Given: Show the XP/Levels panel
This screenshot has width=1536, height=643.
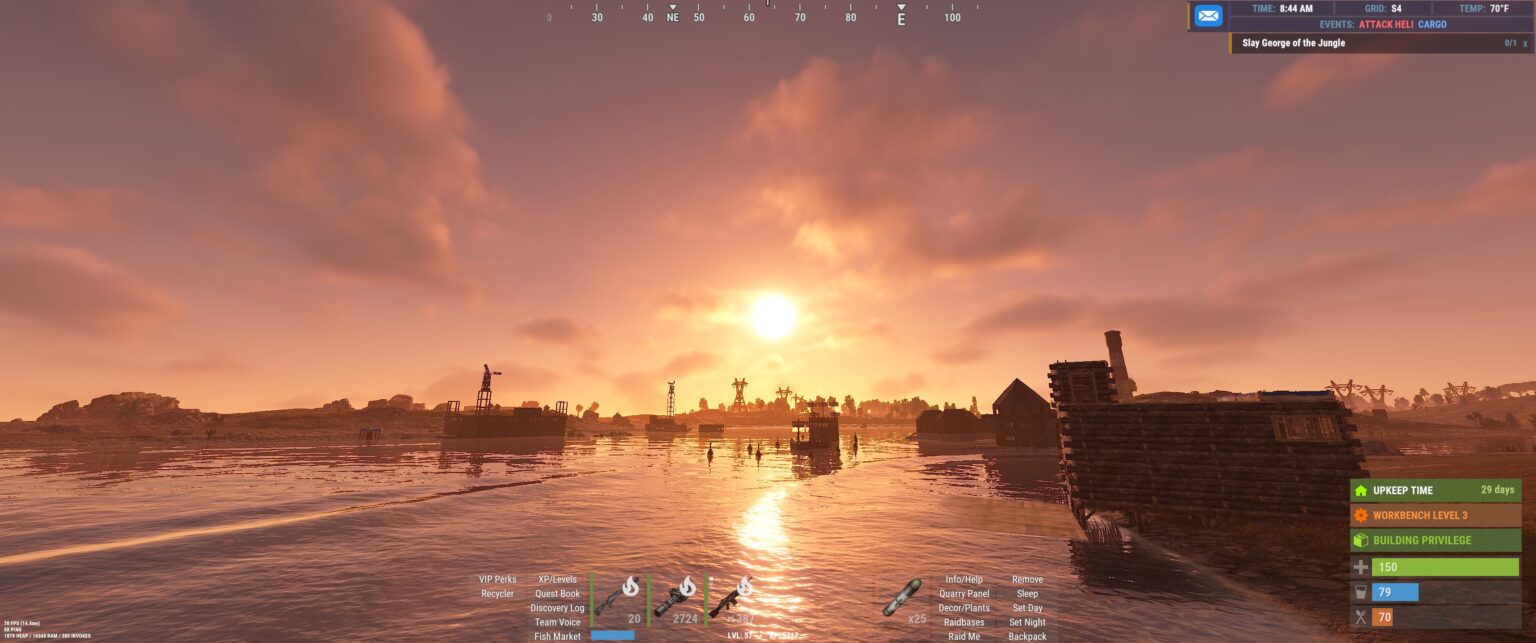Looking at the screenshot, I should point(557,579).
